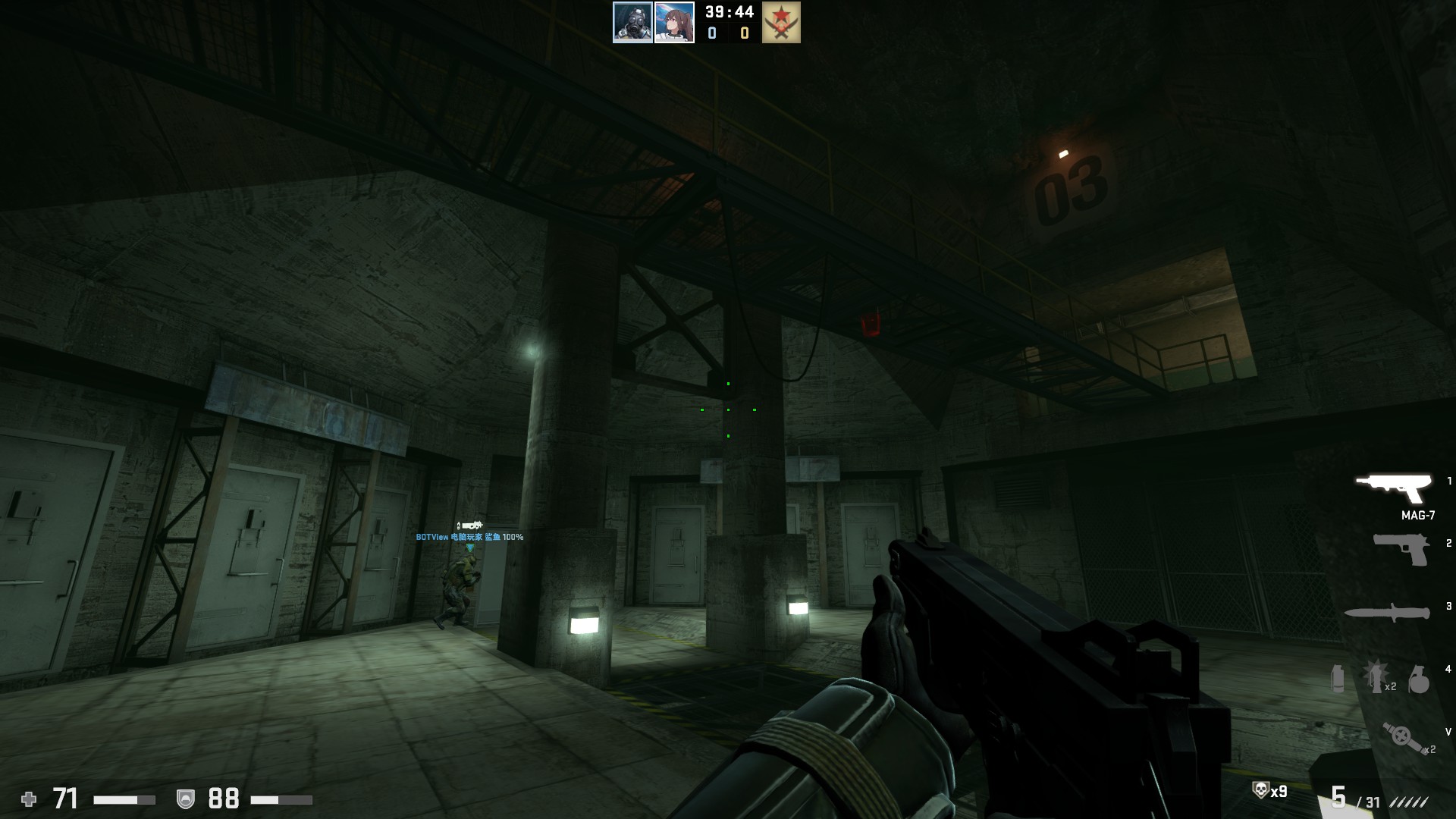Switch to the Desert Eagle pistol
Screen dimensions: 1456x819
[x=1401, y=548]
